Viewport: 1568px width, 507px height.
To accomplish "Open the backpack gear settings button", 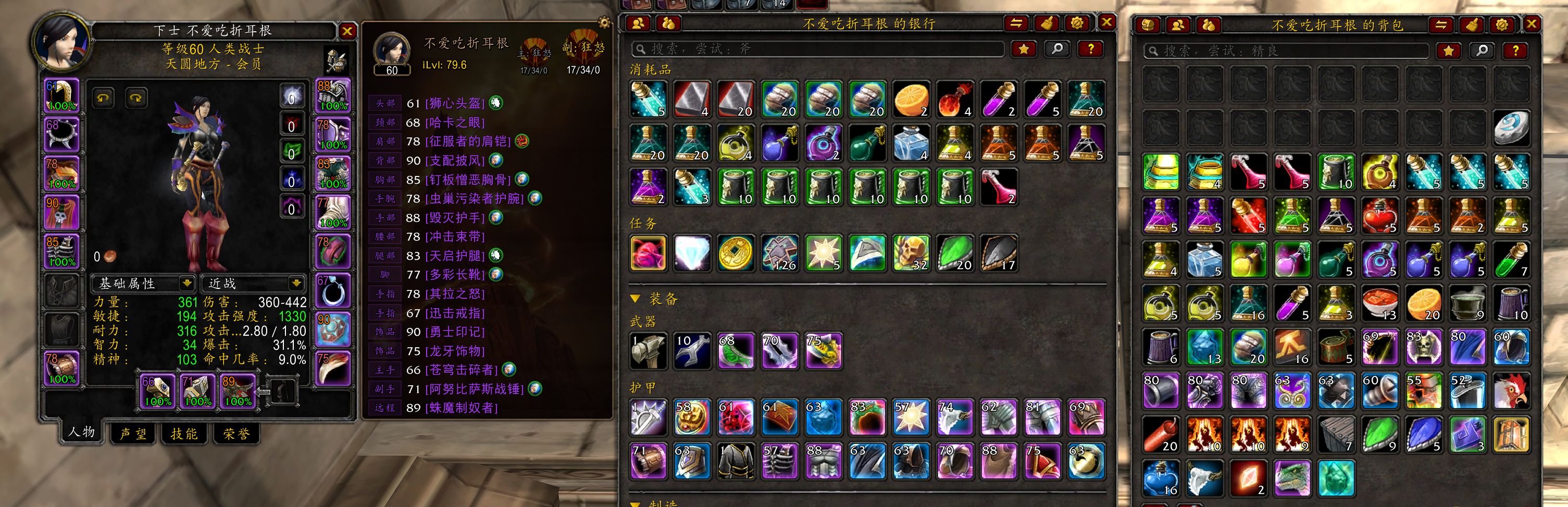I will pyautogui.click(x=1502, y=25).
